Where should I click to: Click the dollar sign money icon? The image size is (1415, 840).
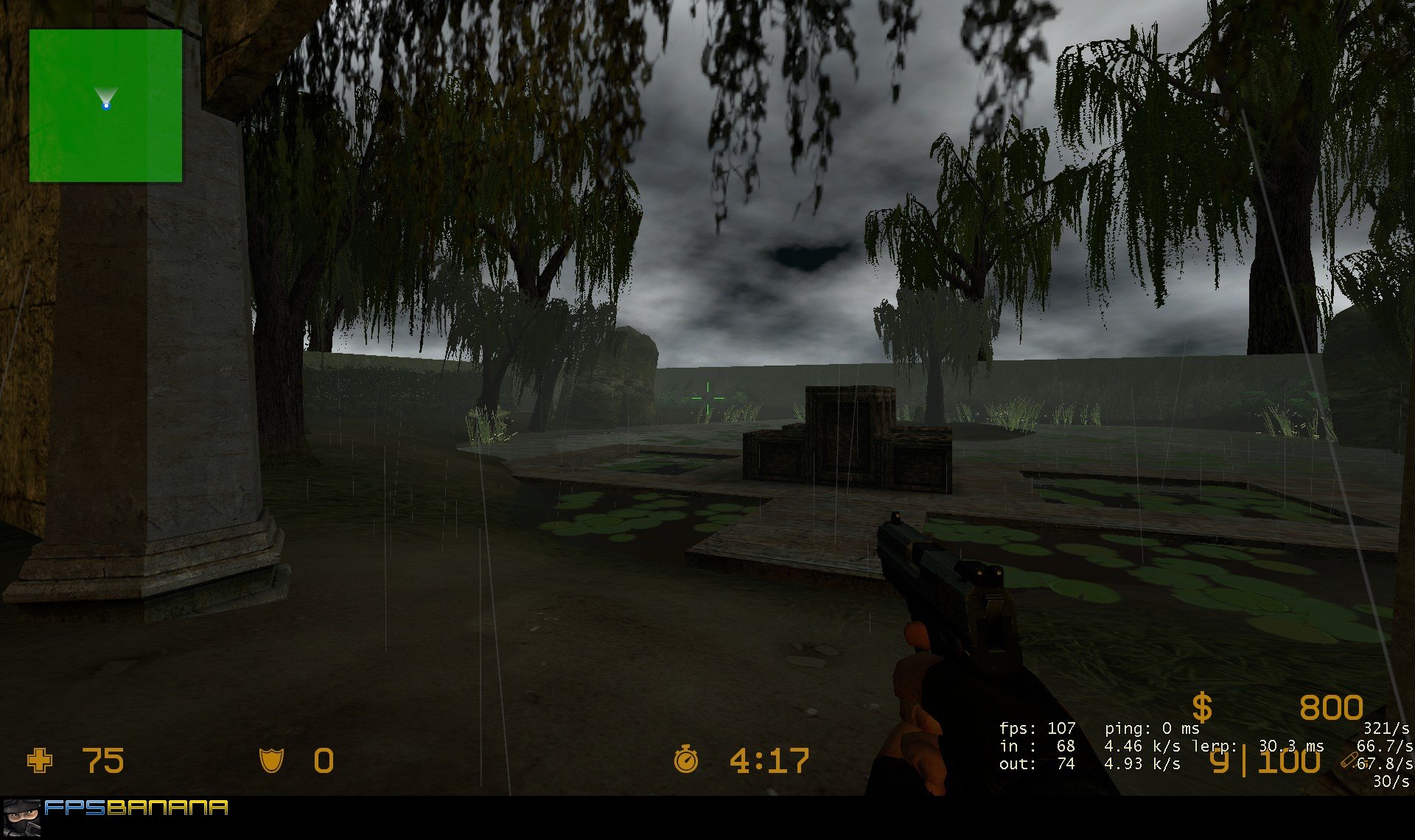coord(1202,707)
